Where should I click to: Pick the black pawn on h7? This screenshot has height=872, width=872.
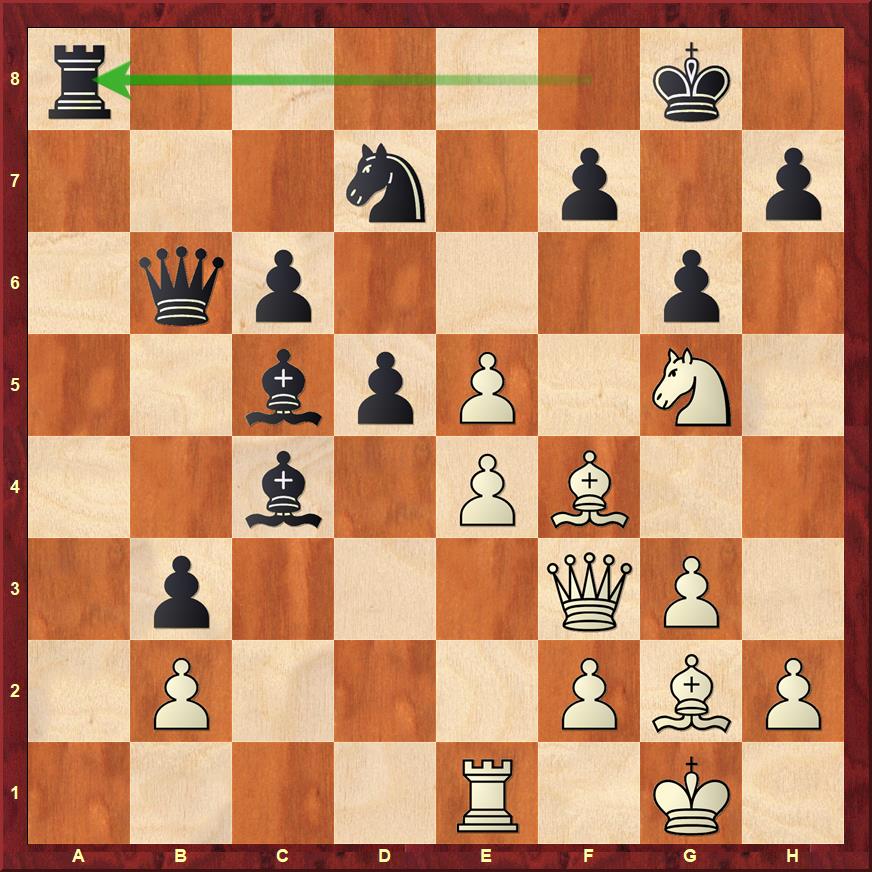[793, 182]
